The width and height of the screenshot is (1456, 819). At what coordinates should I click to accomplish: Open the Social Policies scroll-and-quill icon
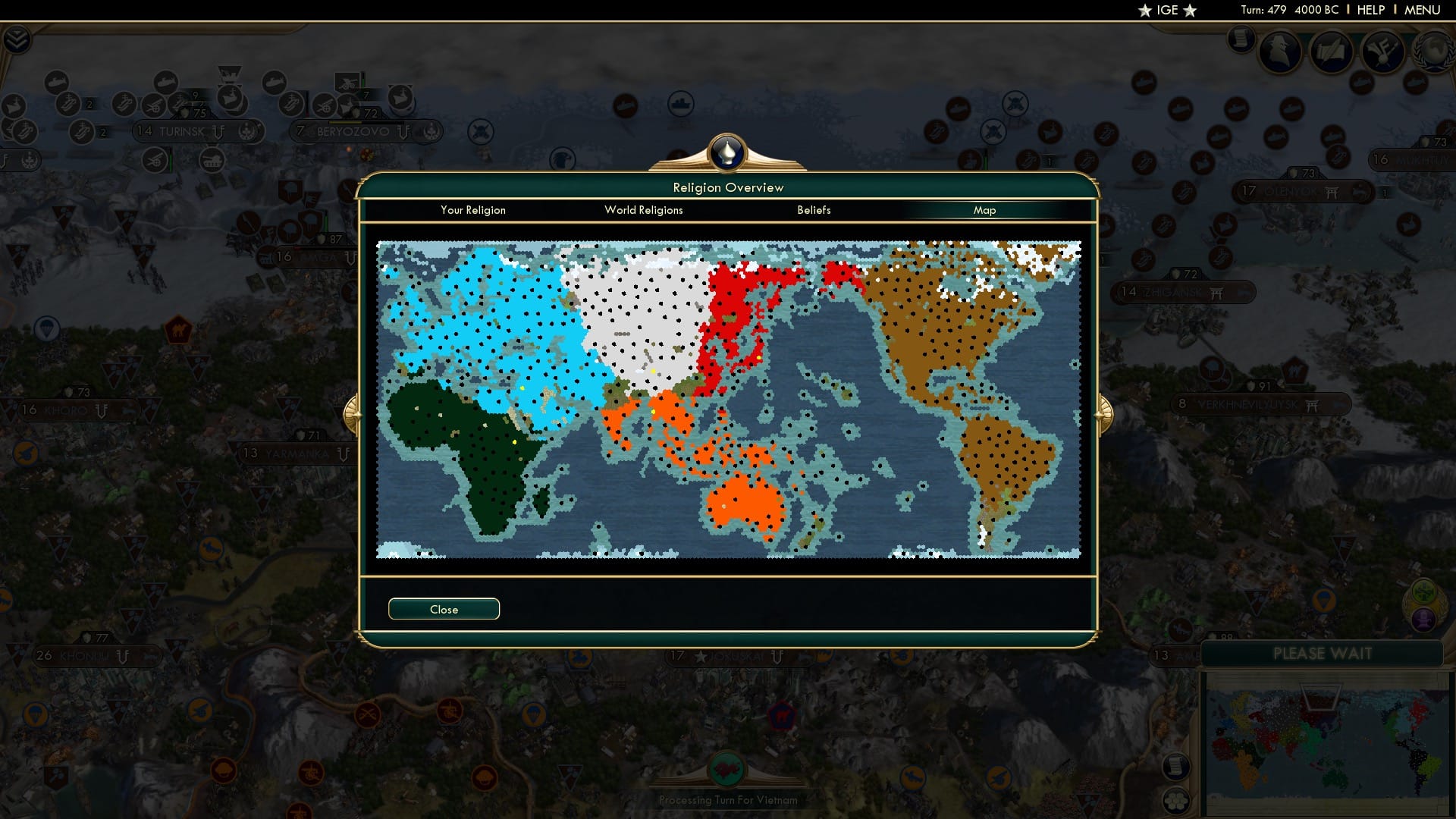1329,53
